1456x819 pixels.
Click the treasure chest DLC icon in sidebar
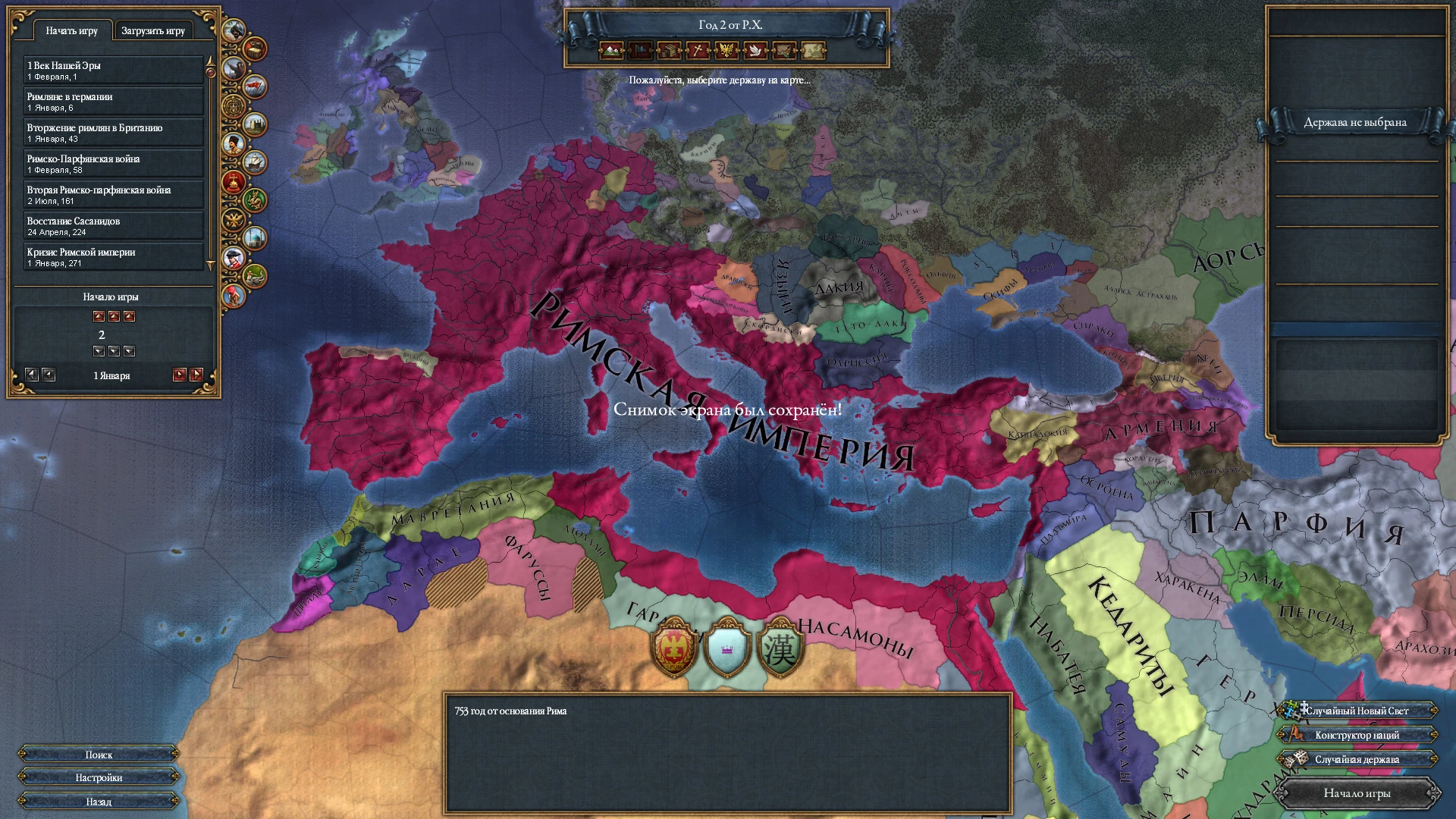254,50
